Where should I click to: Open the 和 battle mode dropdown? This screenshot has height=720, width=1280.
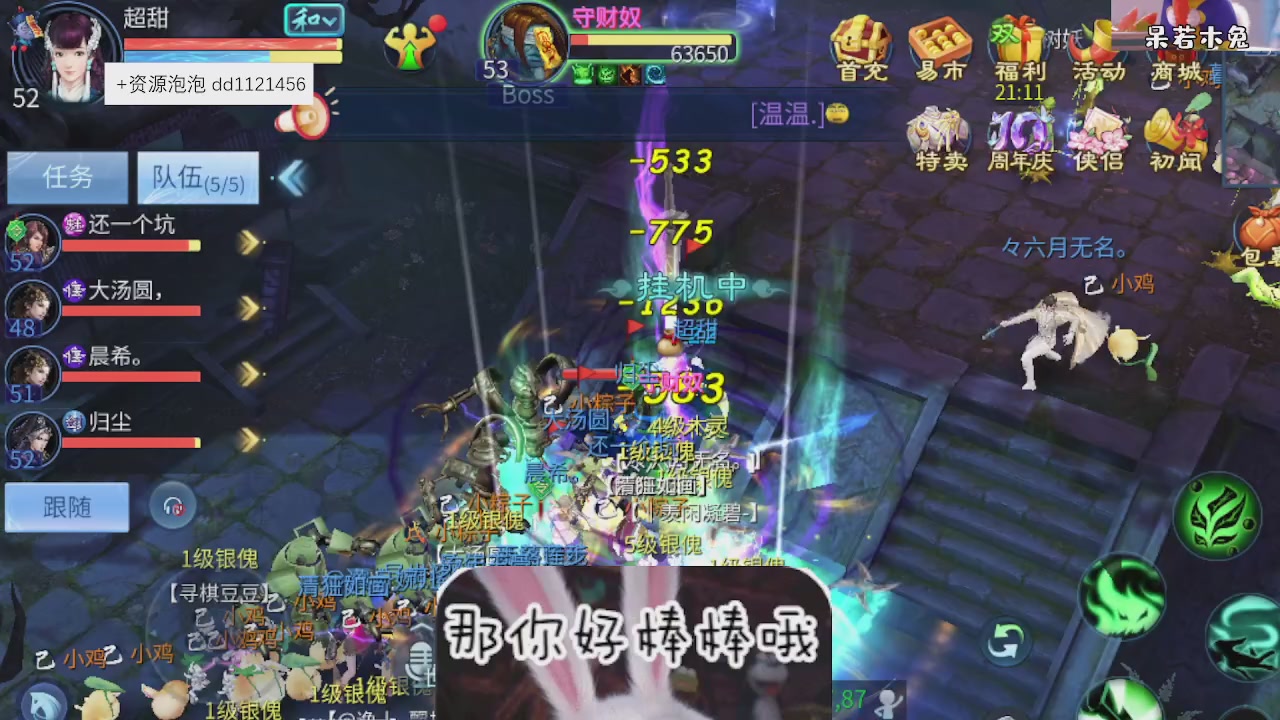(313, 20)
